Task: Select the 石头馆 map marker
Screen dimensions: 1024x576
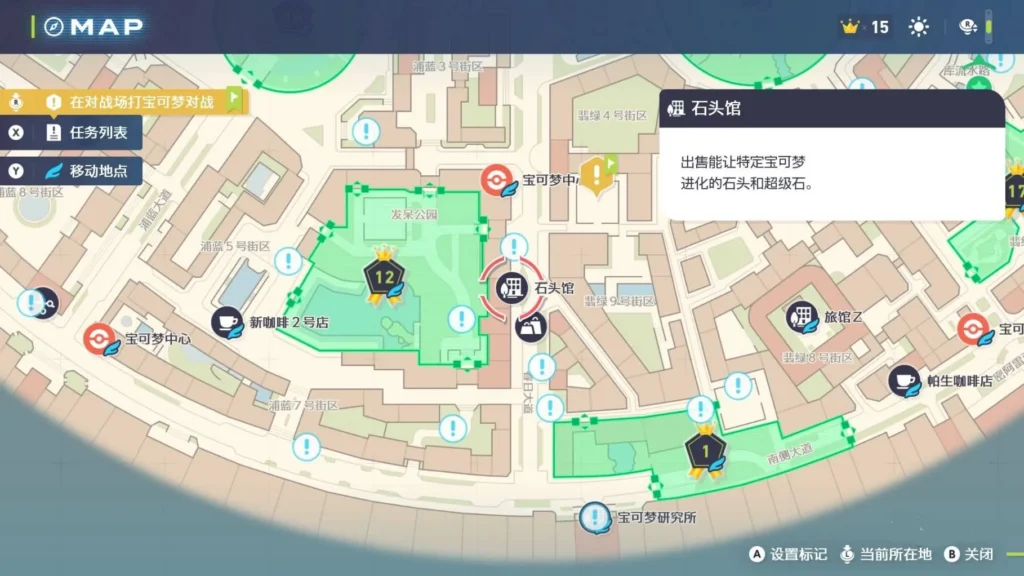Action: point(511,289)
